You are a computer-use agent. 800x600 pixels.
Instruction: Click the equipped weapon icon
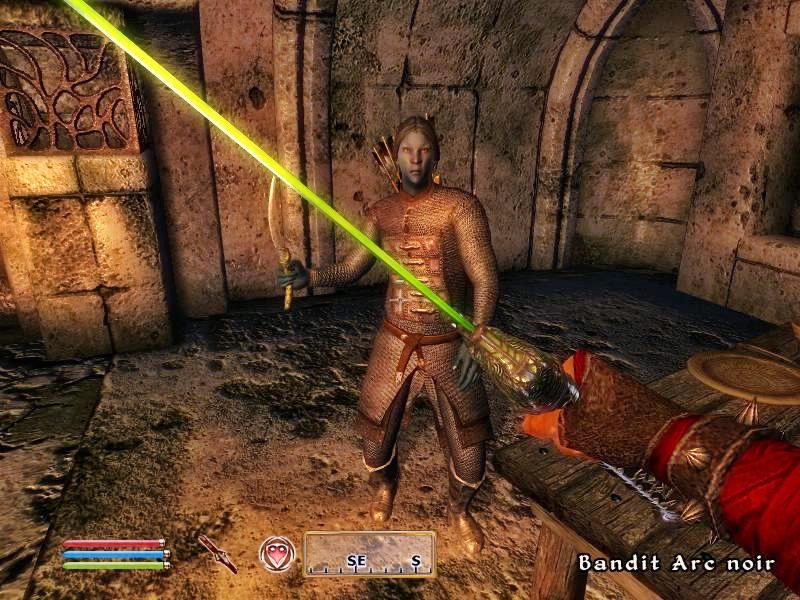[217, 553]
